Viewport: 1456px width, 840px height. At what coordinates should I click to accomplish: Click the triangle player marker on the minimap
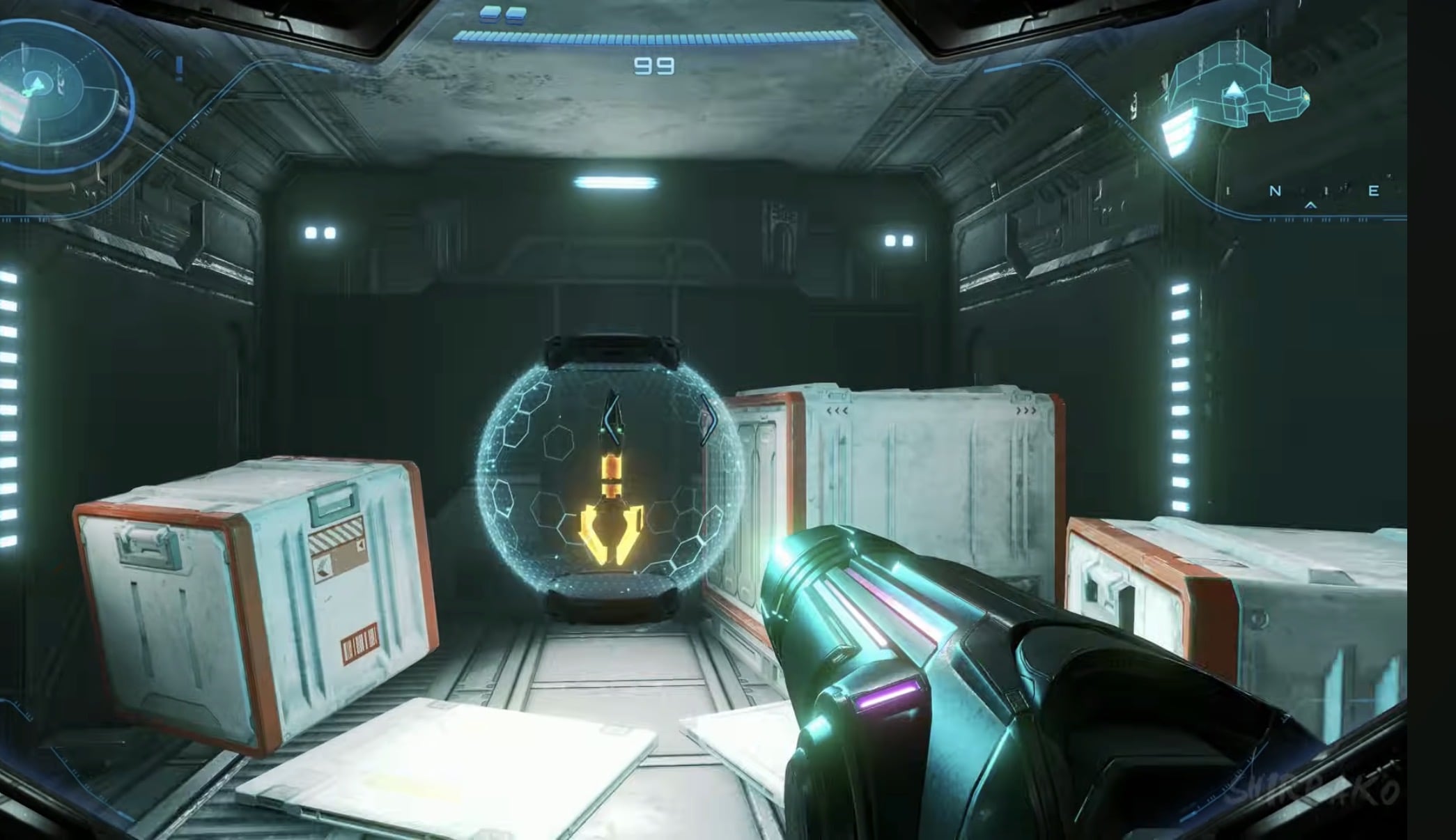1234,91
